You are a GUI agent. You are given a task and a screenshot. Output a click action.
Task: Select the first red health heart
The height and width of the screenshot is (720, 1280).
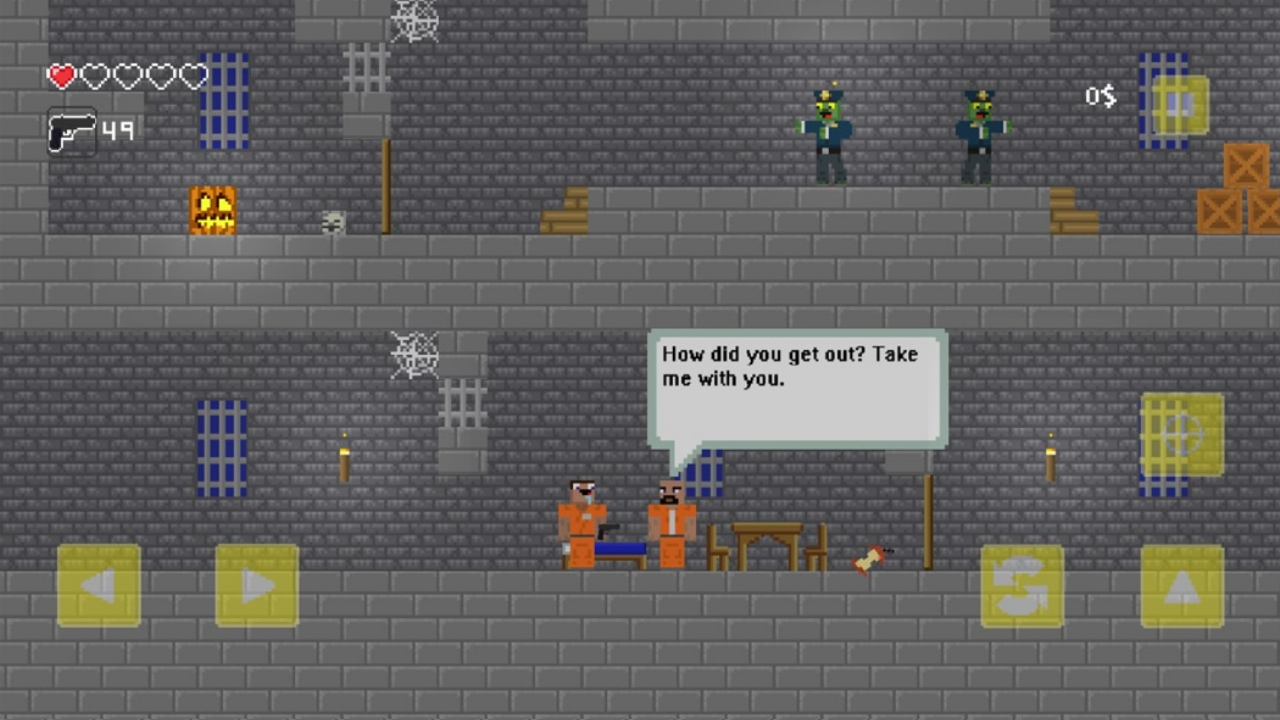tap(61, 76)
